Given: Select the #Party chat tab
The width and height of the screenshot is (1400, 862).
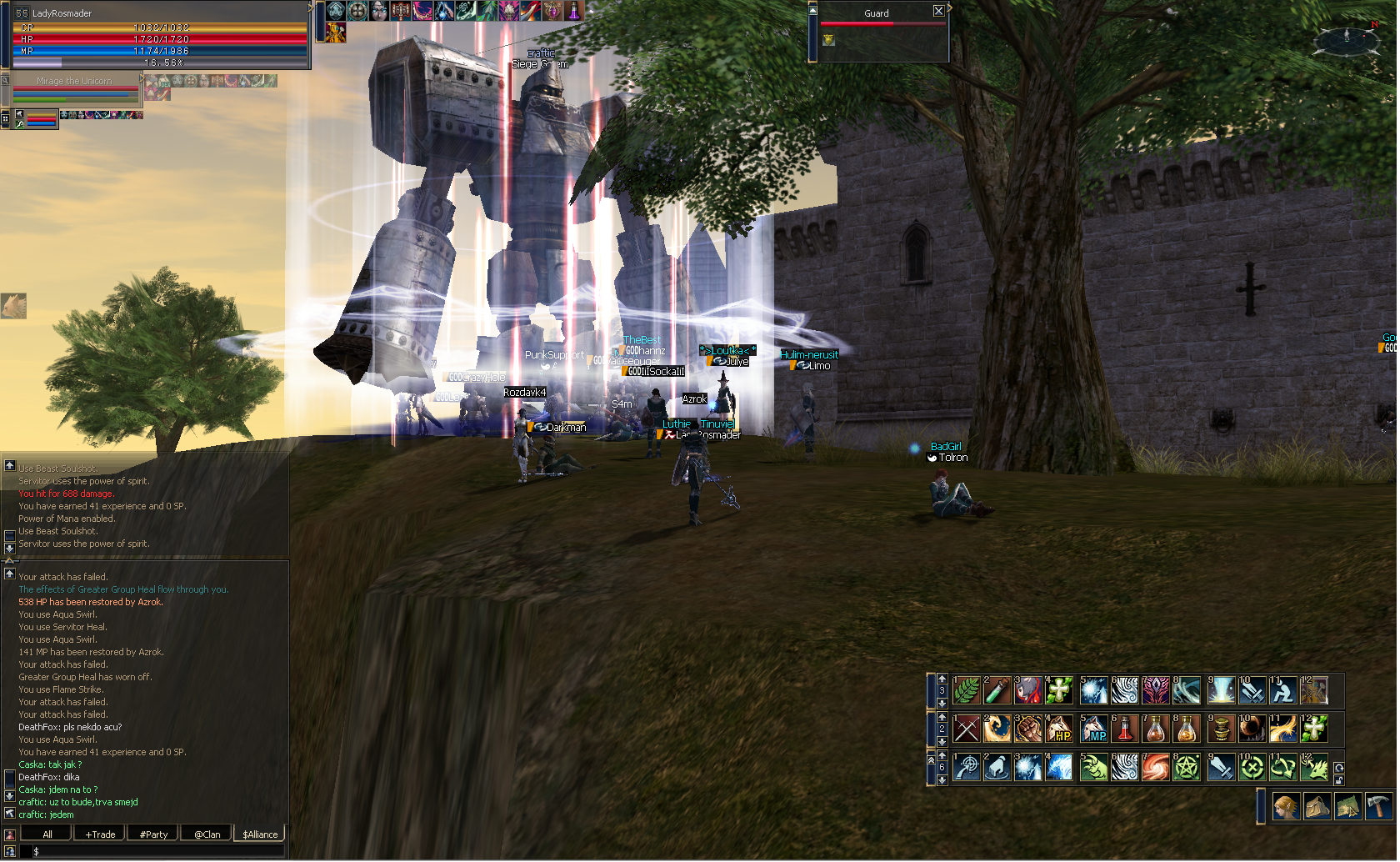Looking at the screenshot, I should point(153,834).
